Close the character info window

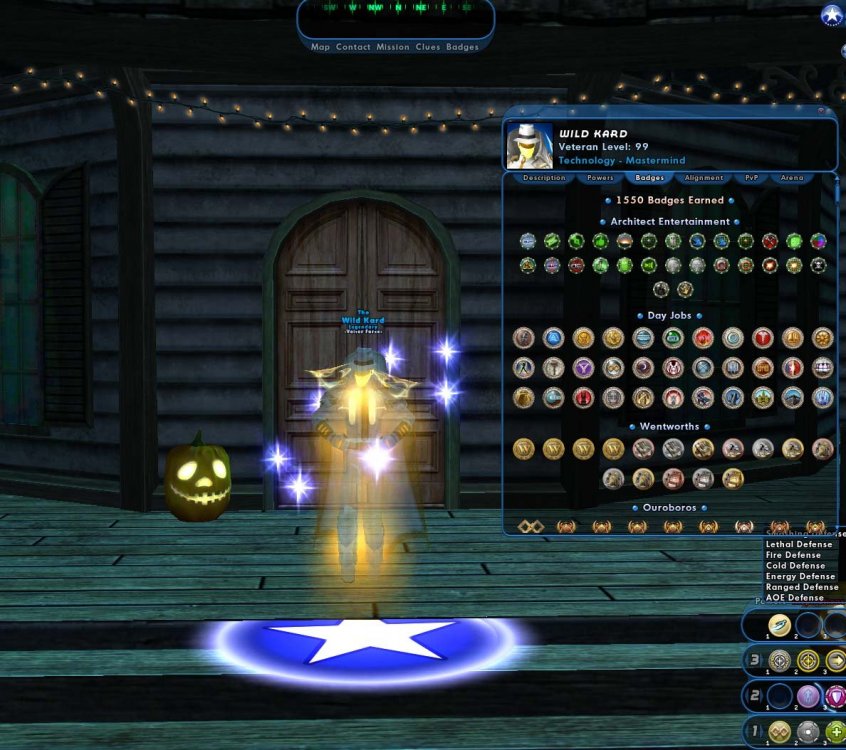click(x=821, y=111)
